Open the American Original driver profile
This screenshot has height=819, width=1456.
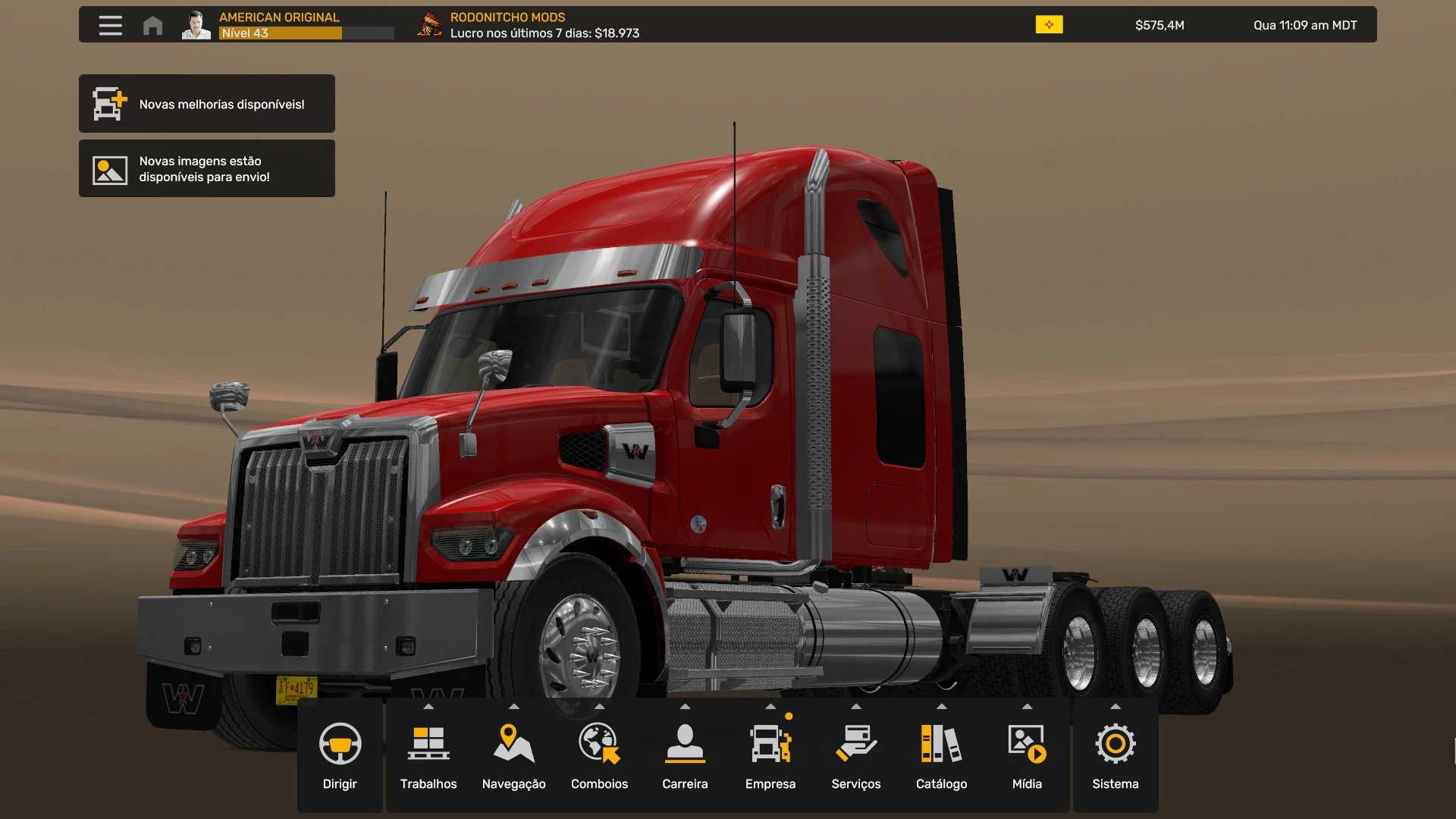279,25
